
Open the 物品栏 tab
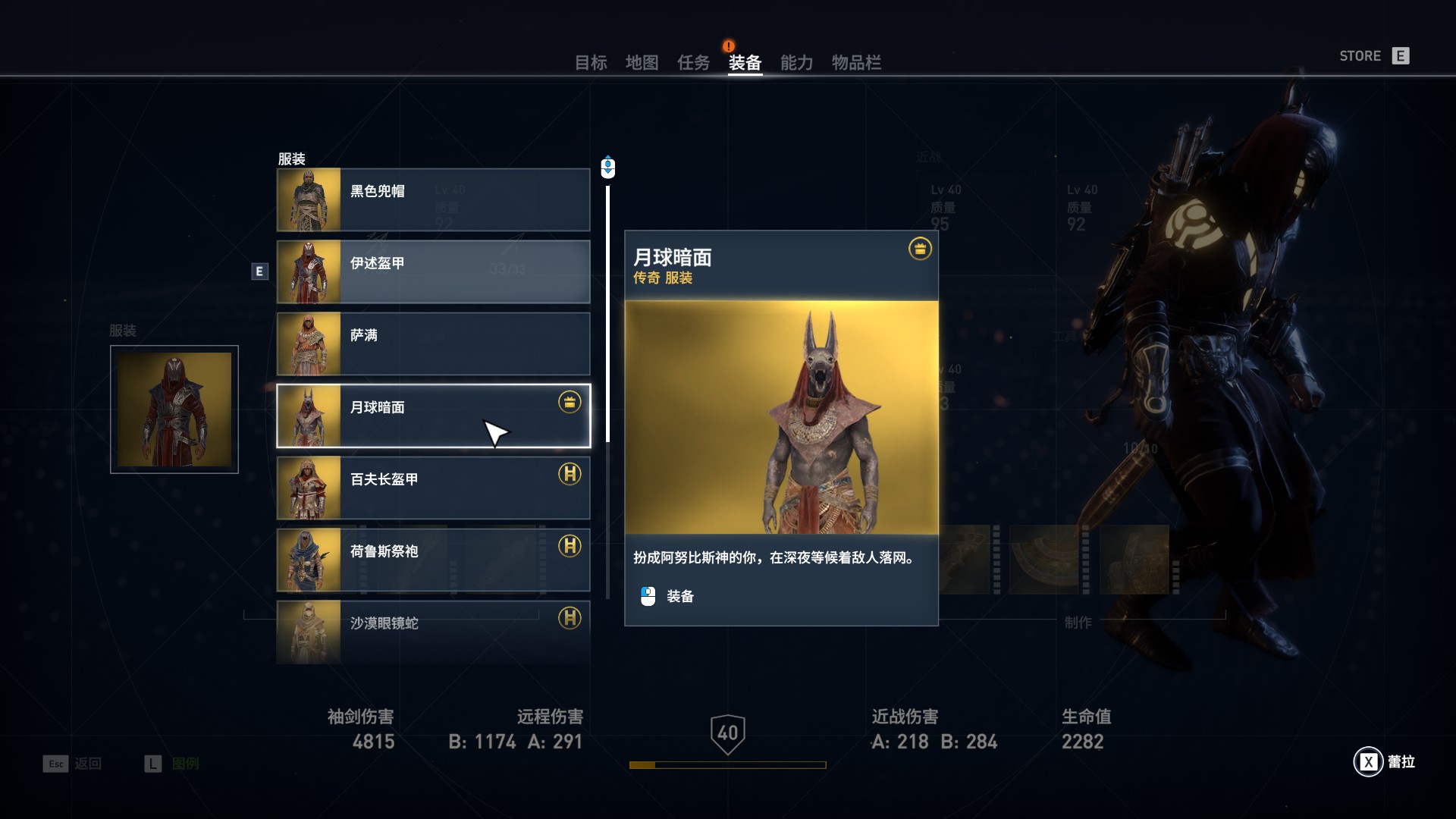pos(856,63)
